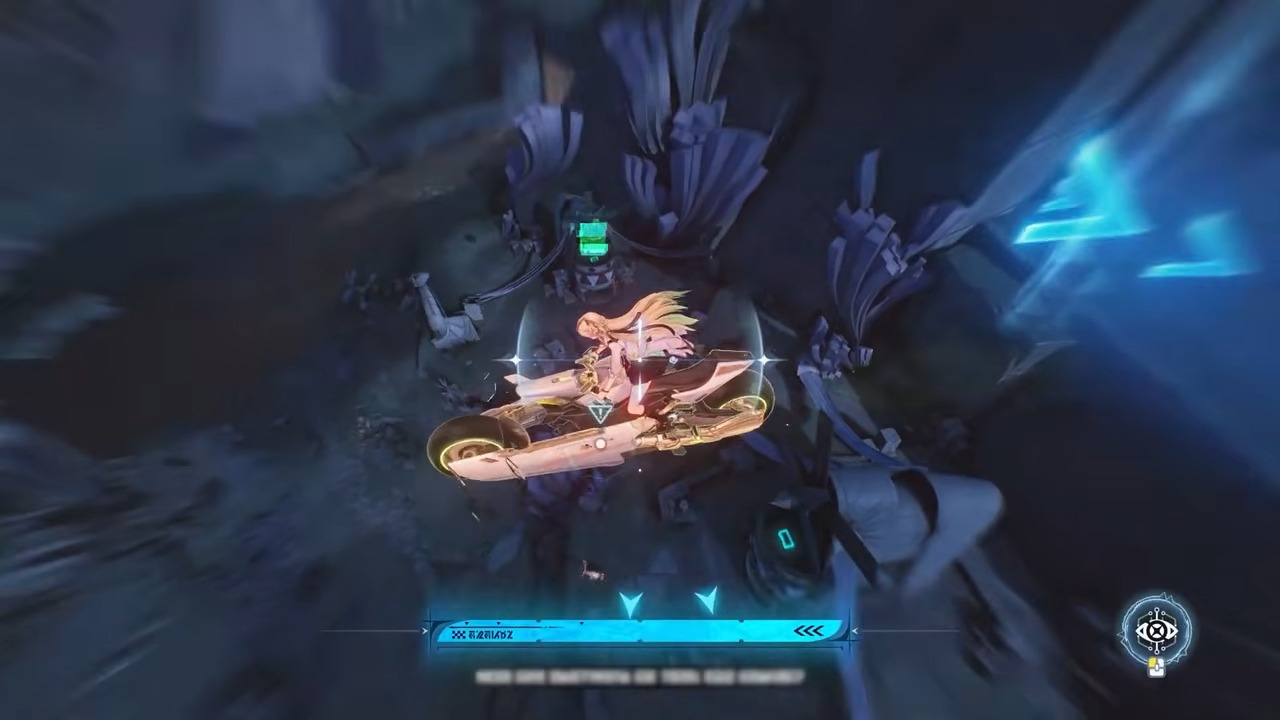Select the smaller blue arrow marker
1280x720 pixels.
click(708, 600)
